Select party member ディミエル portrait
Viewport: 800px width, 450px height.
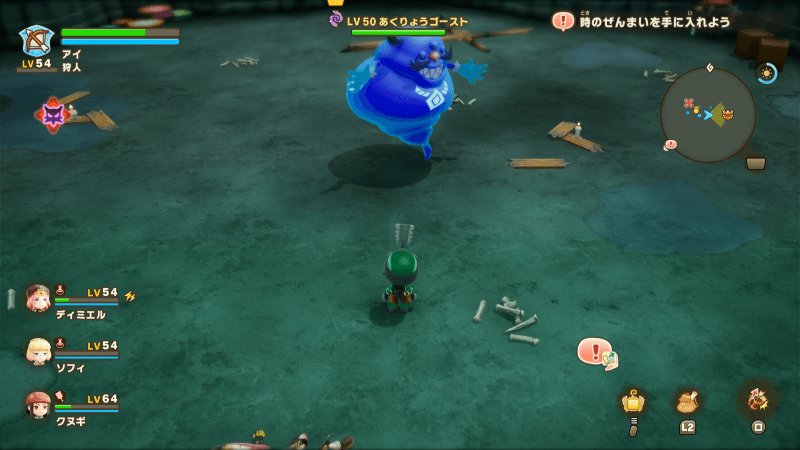[x=39, y=298]
